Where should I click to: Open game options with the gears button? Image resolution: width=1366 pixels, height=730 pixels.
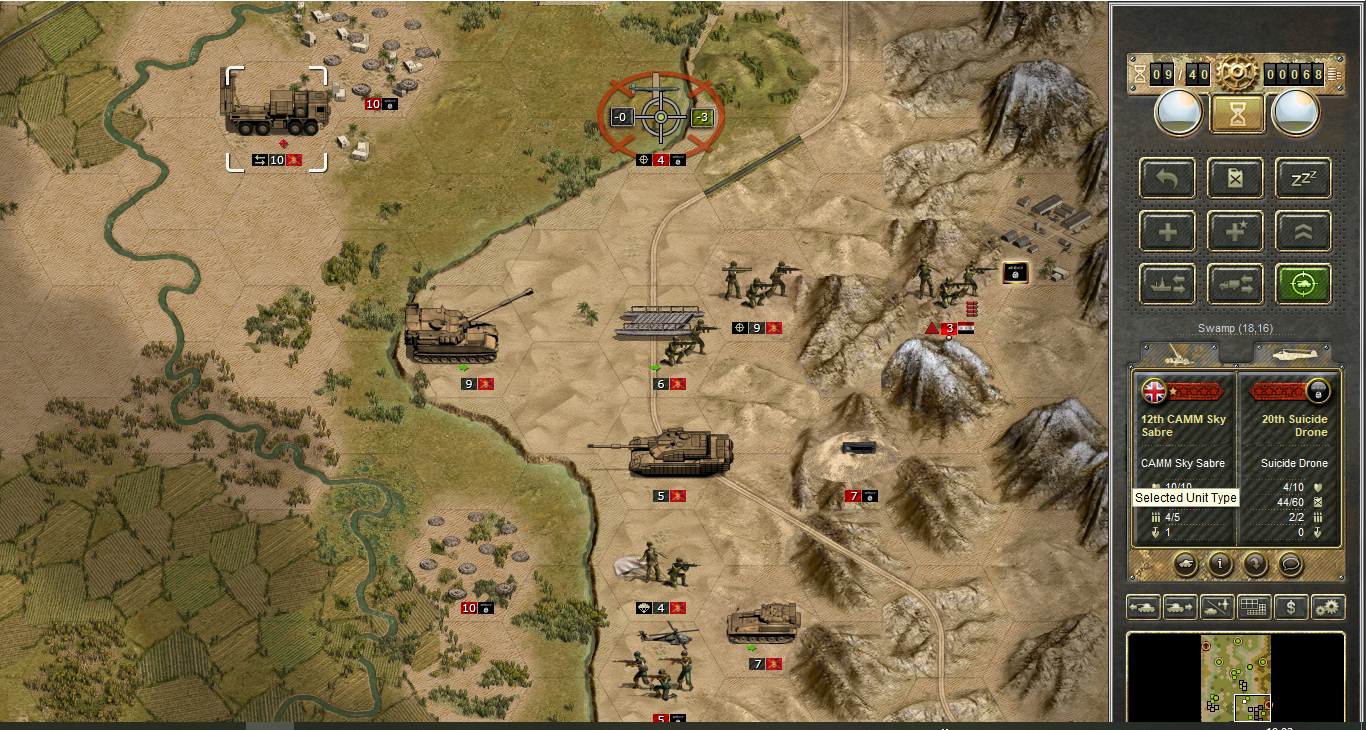point(1328,606)
